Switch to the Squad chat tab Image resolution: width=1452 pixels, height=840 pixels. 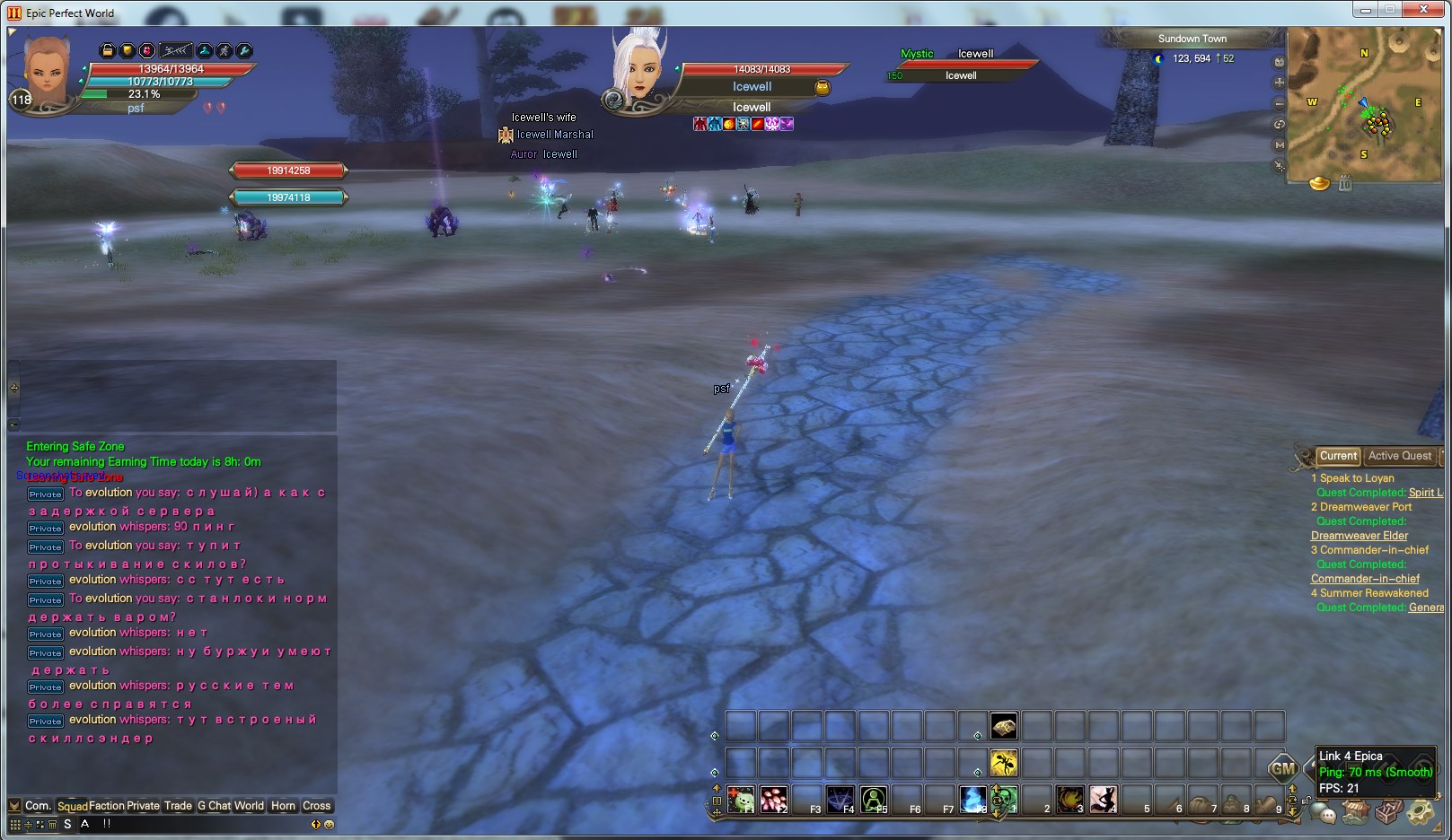[x=73, y=806]
